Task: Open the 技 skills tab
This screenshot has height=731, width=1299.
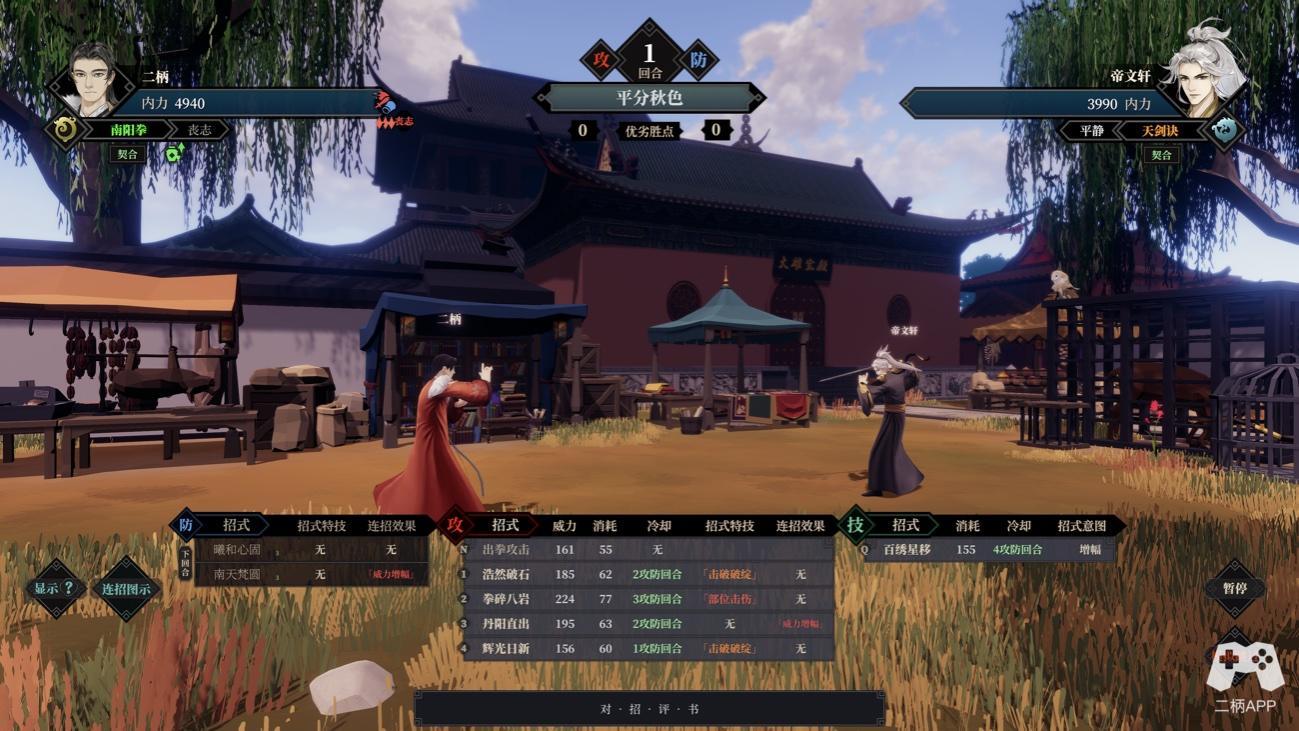Action: click(855, 525)
